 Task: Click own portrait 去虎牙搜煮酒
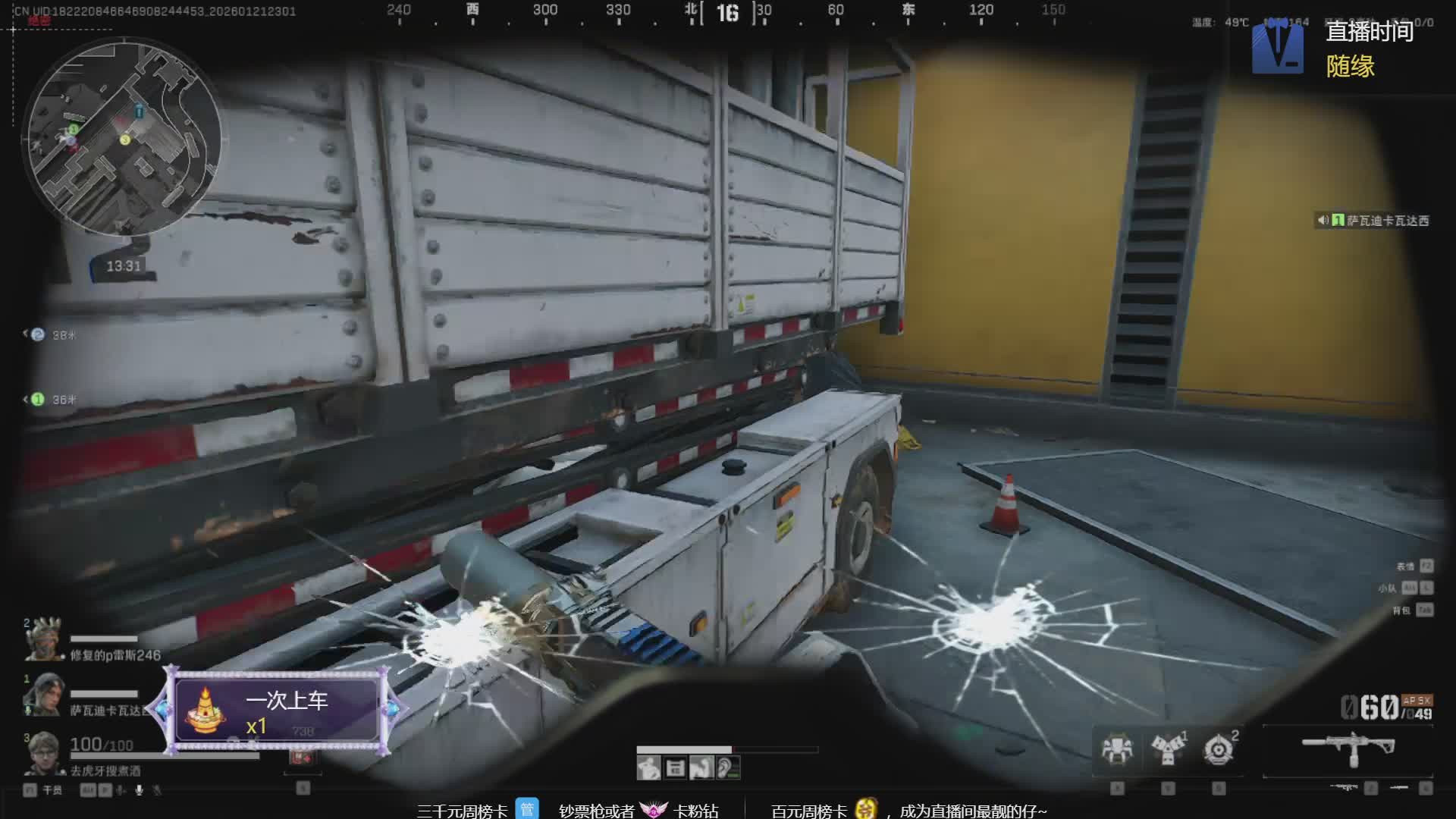[x=43, y=752]
